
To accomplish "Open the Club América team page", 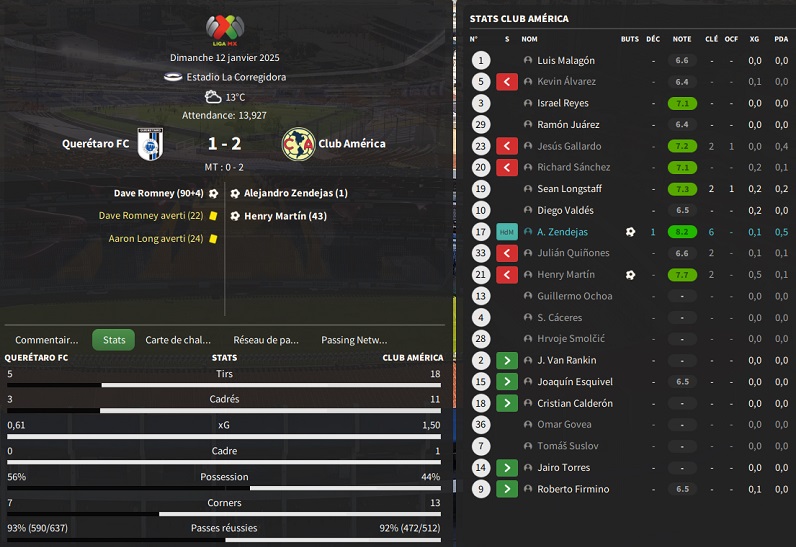I will [x=352, y=144].
